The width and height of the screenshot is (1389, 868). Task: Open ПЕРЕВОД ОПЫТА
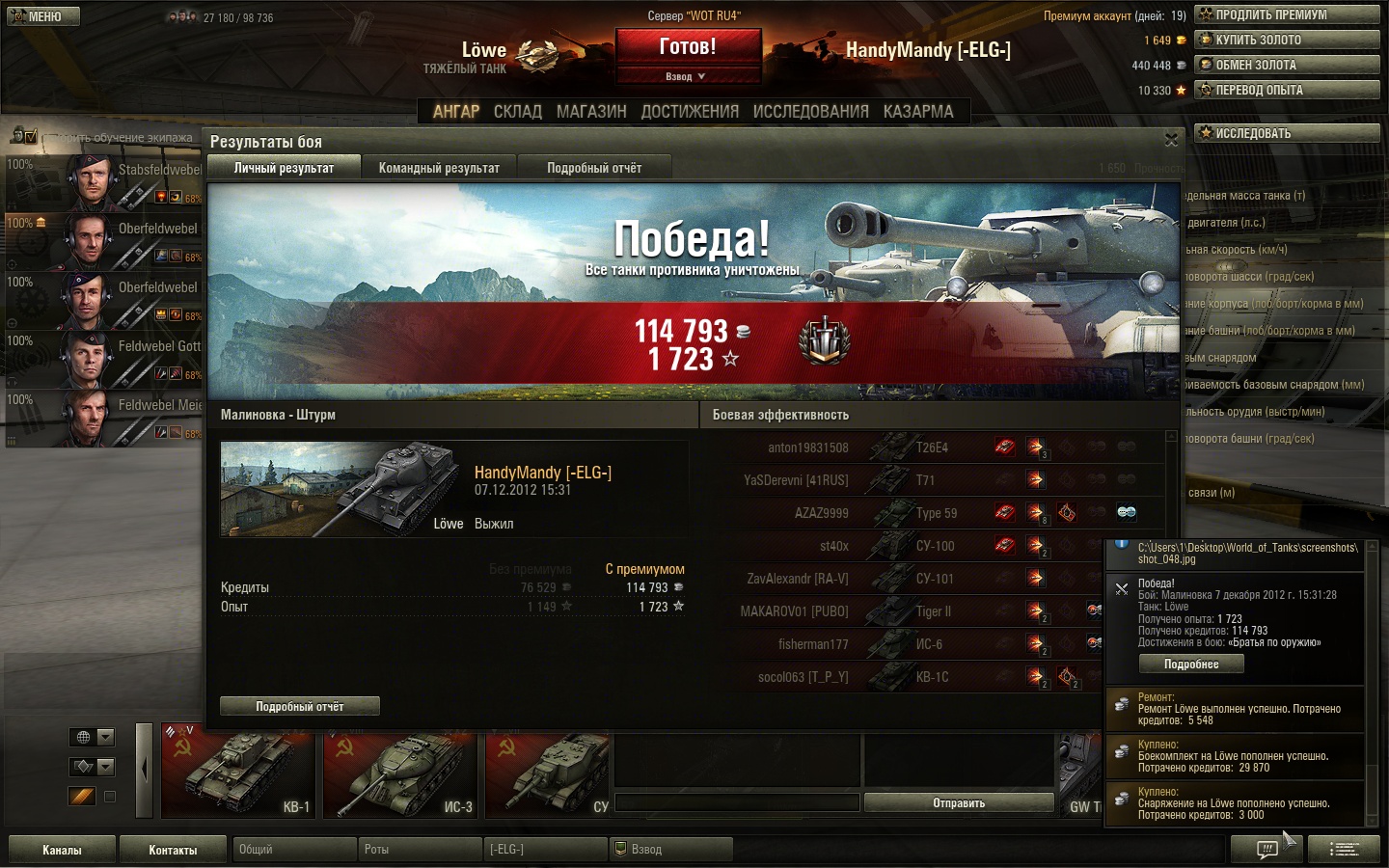coord(1287,90)
